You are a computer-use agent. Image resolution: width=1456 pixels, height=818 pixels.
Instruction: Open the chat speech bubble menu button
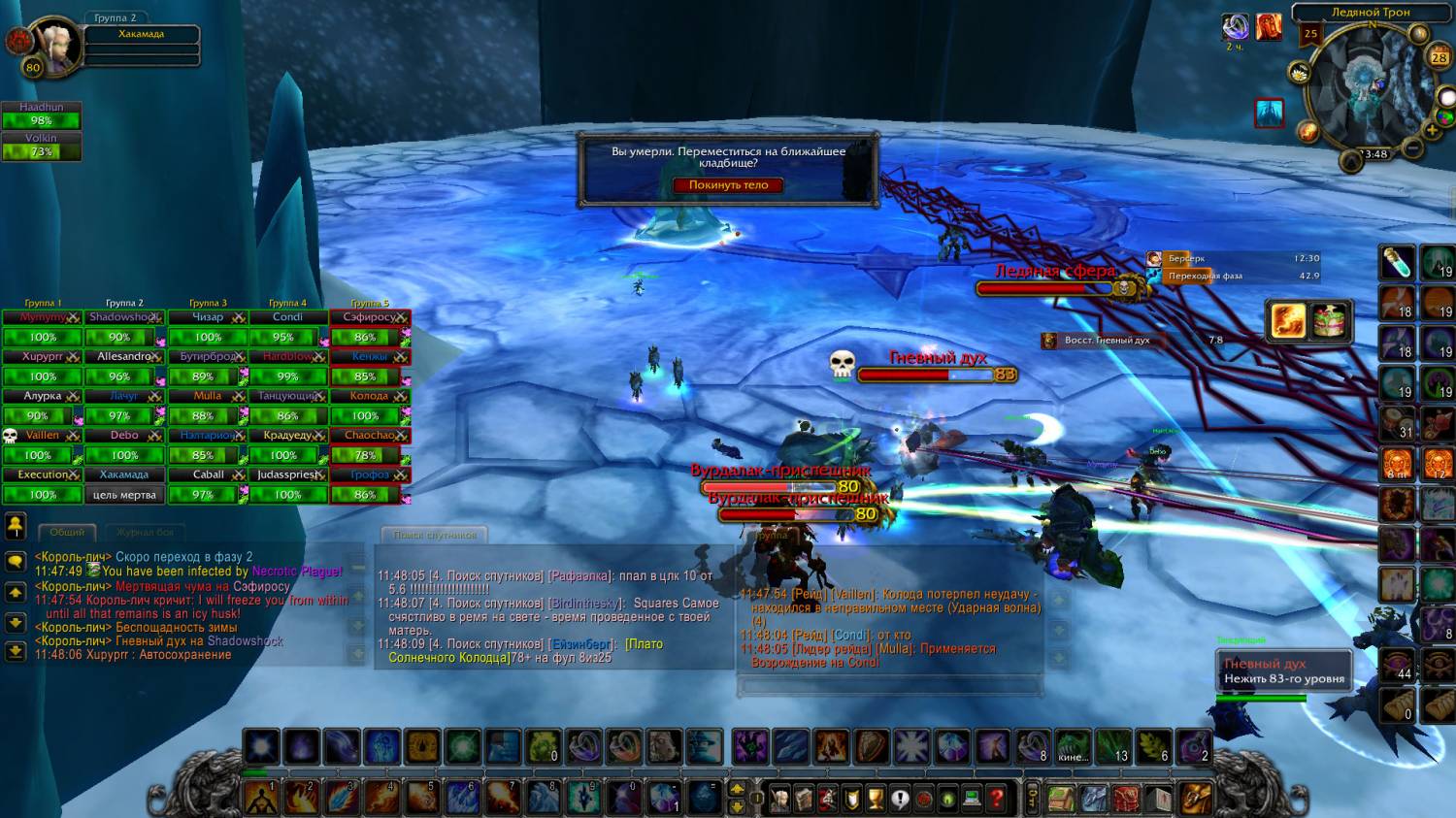16,561
